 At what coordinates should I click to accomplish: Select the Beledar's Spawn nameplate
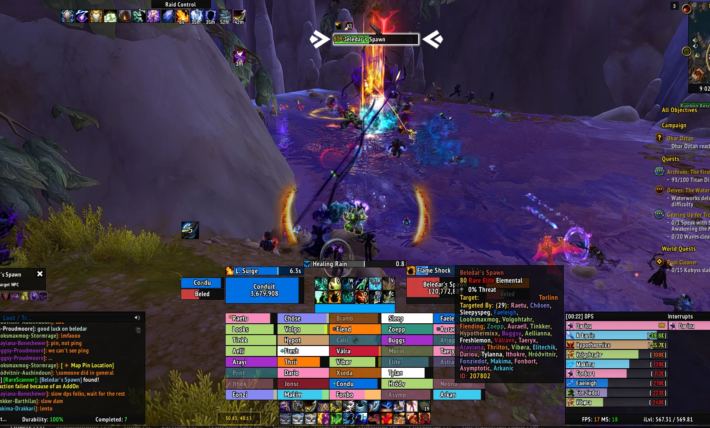click(375, 39)
